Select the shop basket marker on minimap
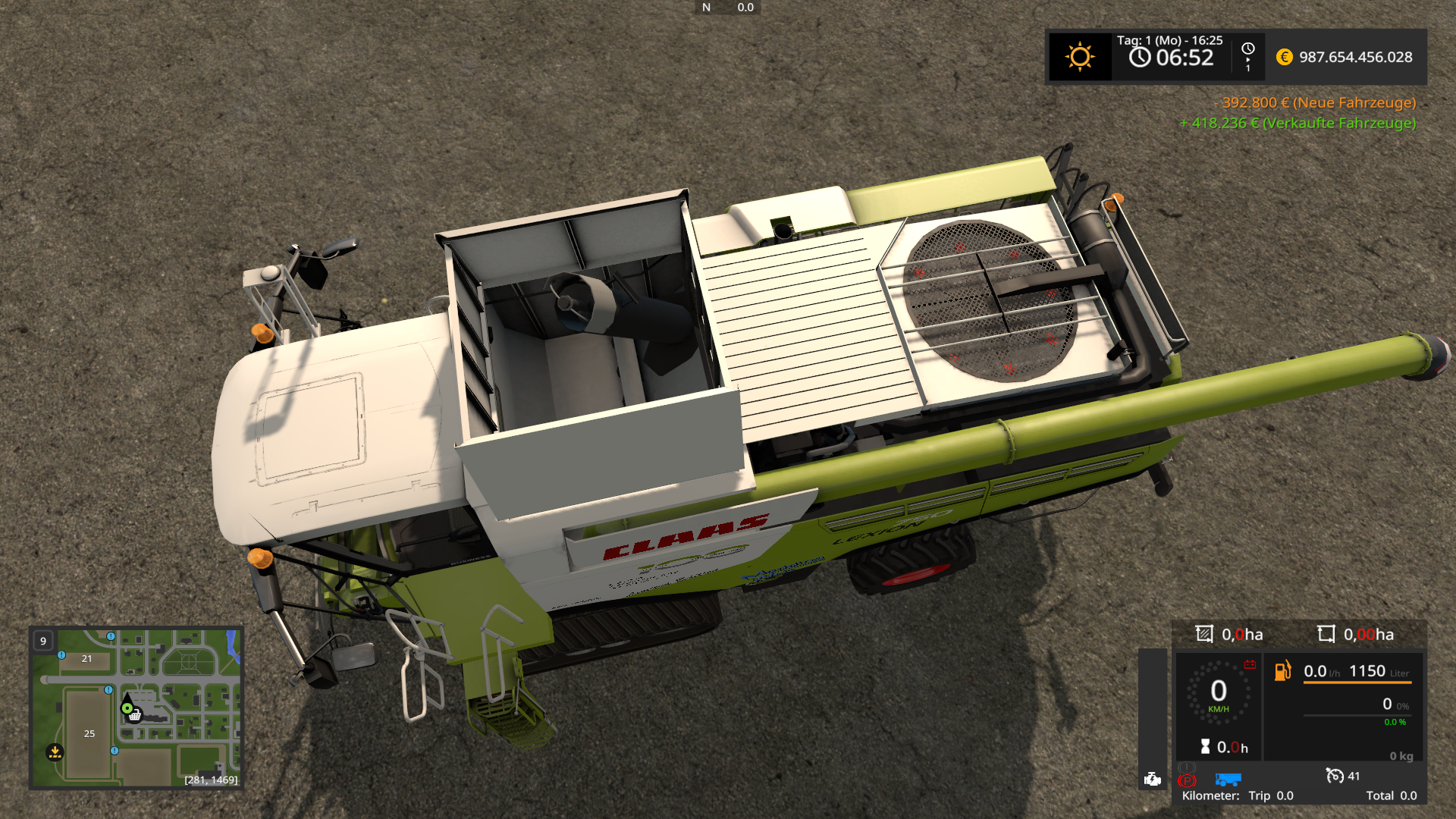This screenshot has width=1456, height=819. pos(135,715)
